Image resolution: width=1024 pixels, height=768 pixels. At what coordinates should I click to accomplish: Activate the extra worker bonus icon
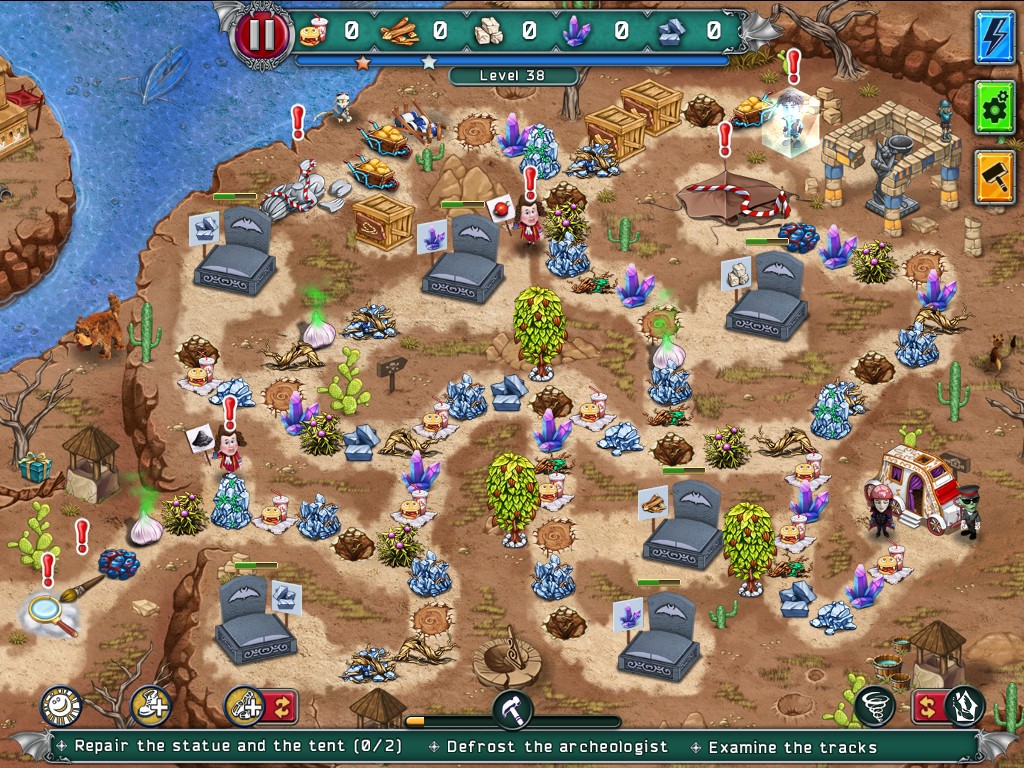(243, 706)
